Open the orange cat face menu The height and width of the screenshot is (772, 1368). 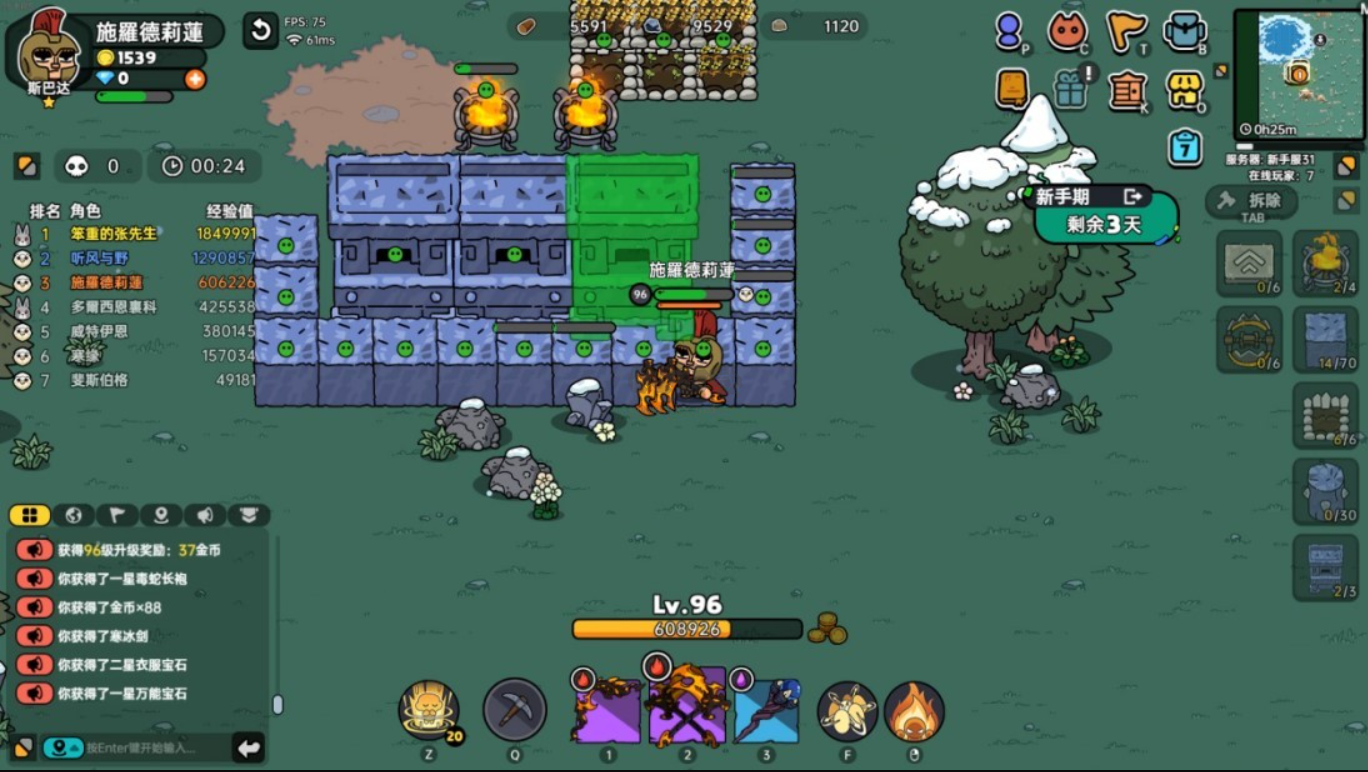pyautogui.click(x=1067, y=32)
